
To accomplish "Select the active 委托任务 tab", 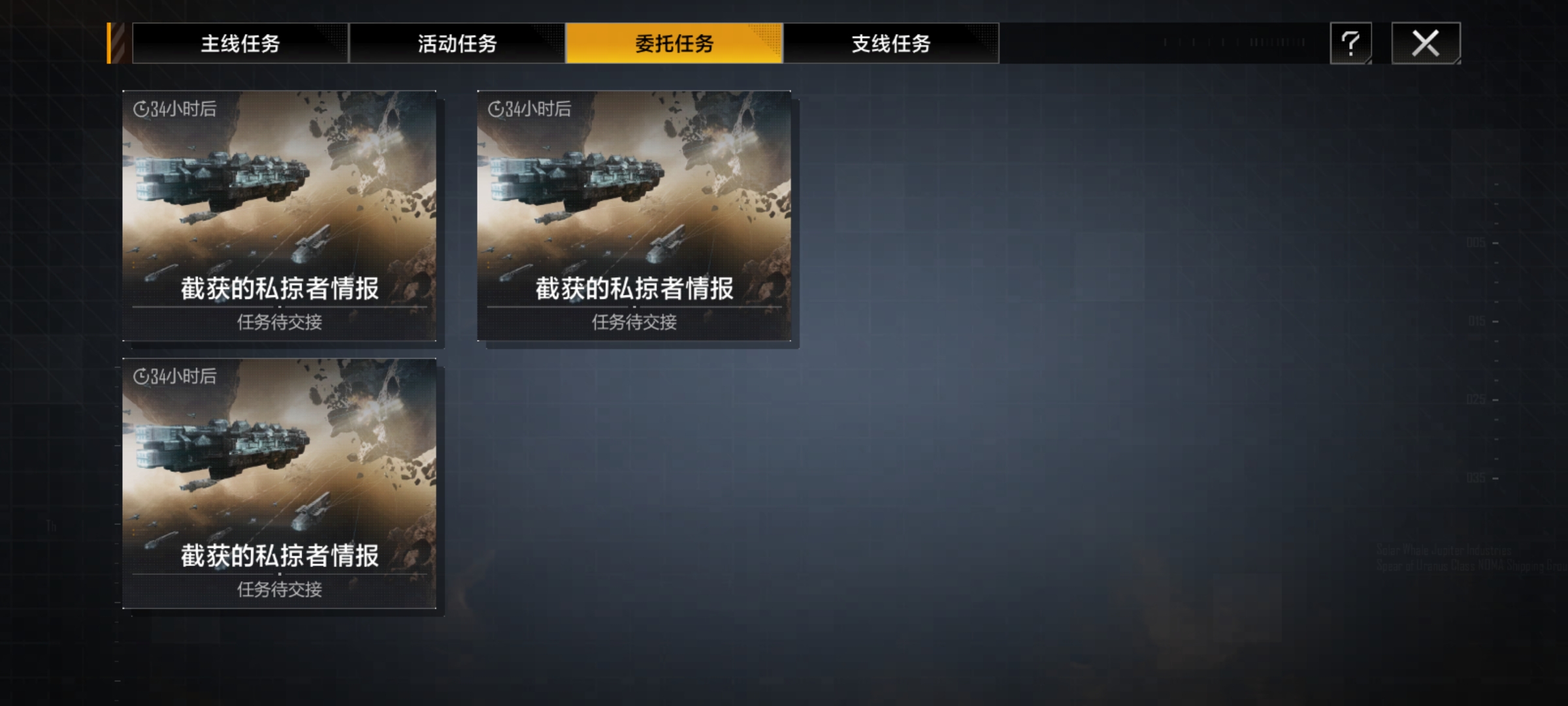I will click(x=674, y=44).
